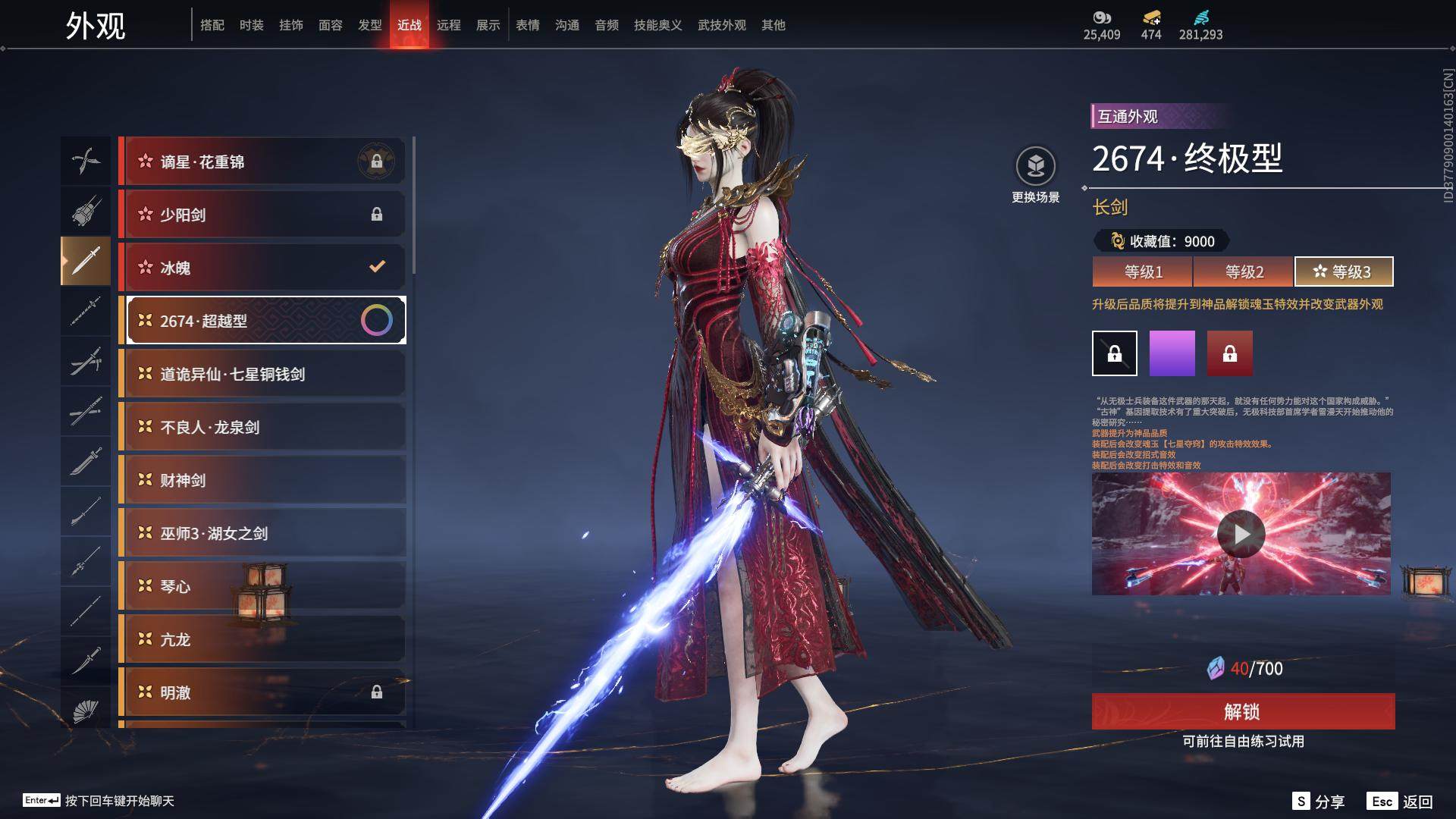Click the red 解锁 unlock button
Screen dimensions: 1456x819
(1243, 711)
